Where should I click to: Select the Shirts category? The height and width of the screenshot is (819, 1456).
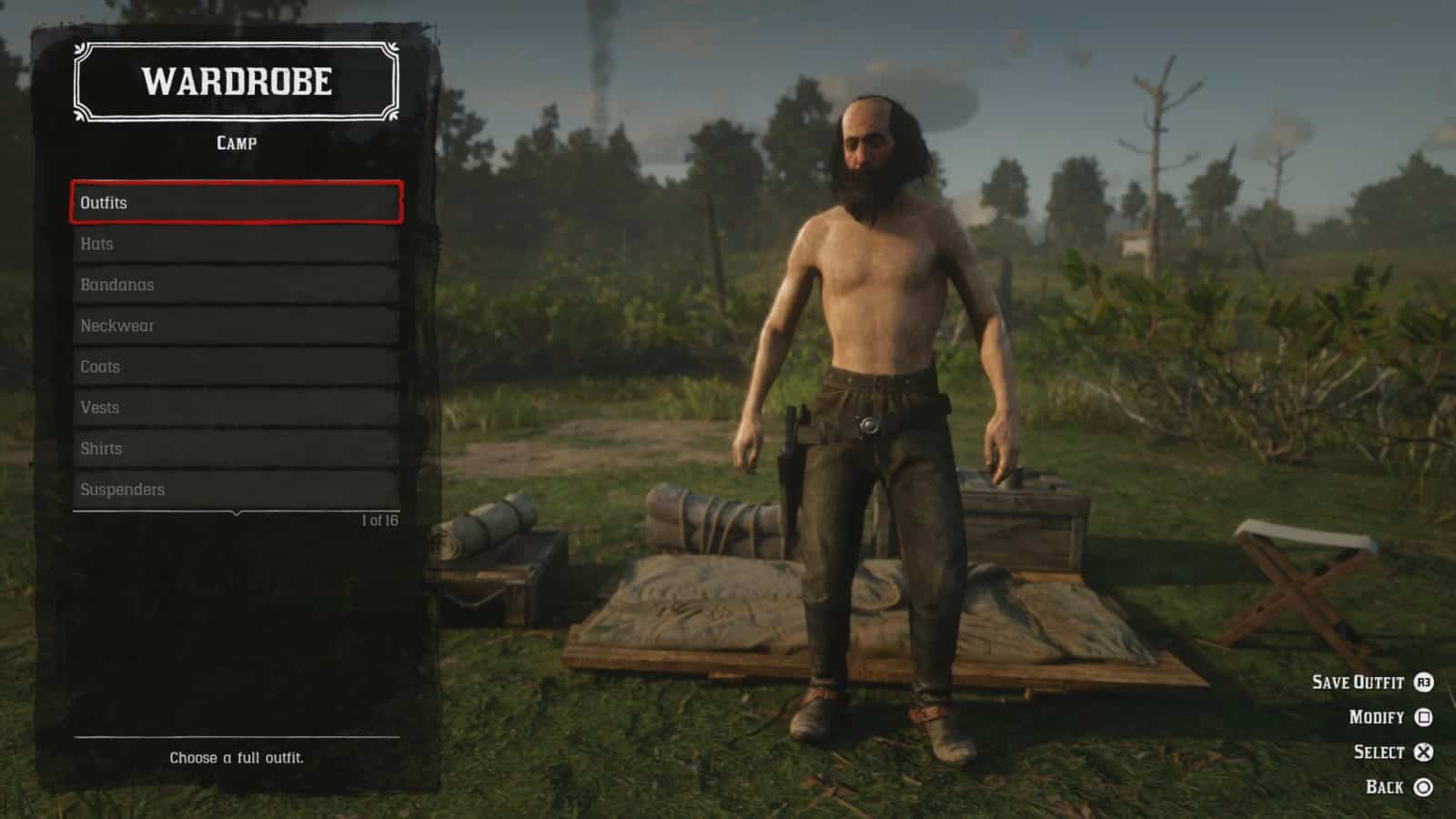click(235, 448)
